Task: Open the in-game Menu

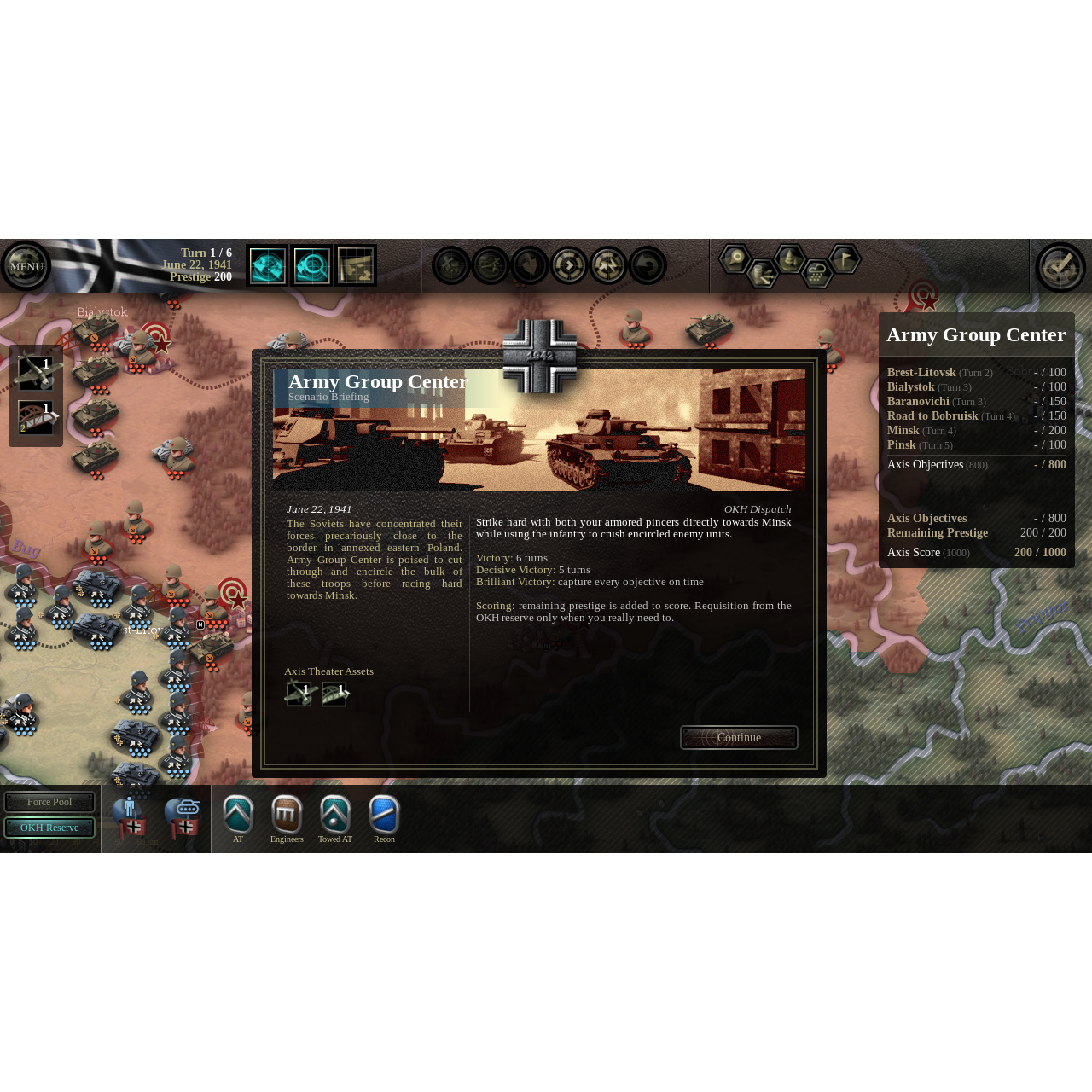Action: (26, 266)
